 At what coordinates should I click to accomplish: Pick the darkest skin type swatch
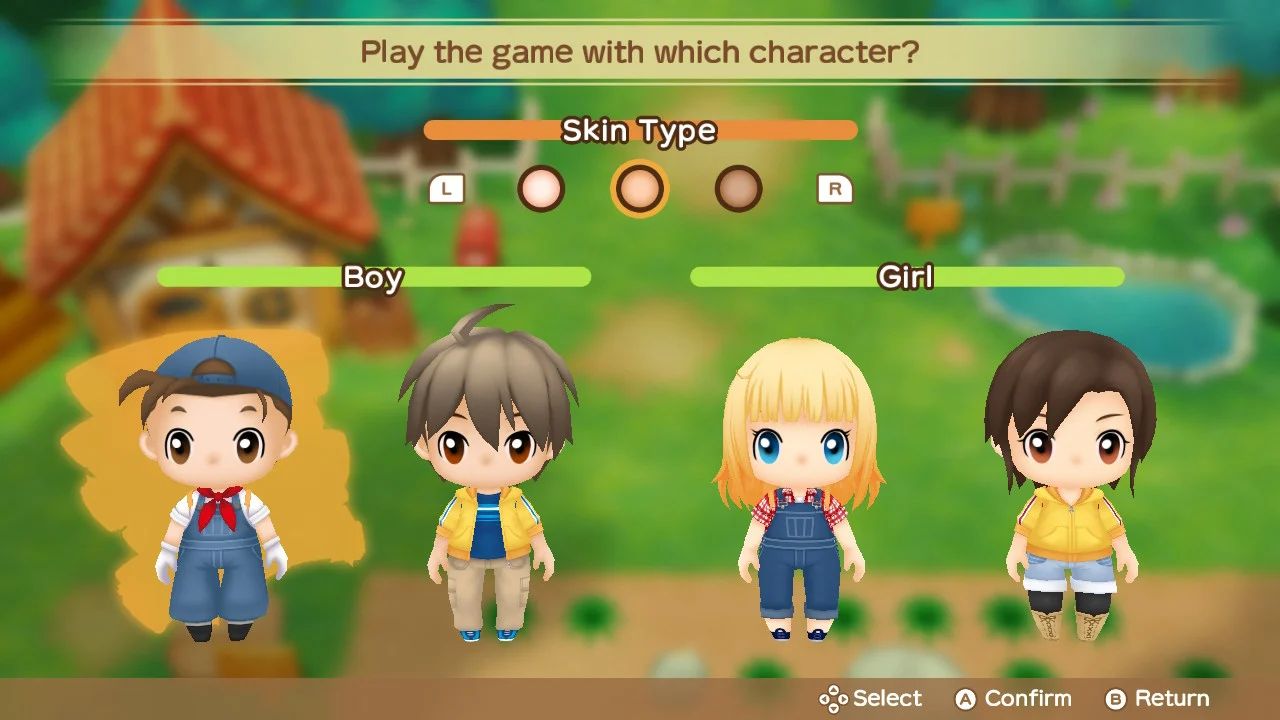click(x=738, y=188)
